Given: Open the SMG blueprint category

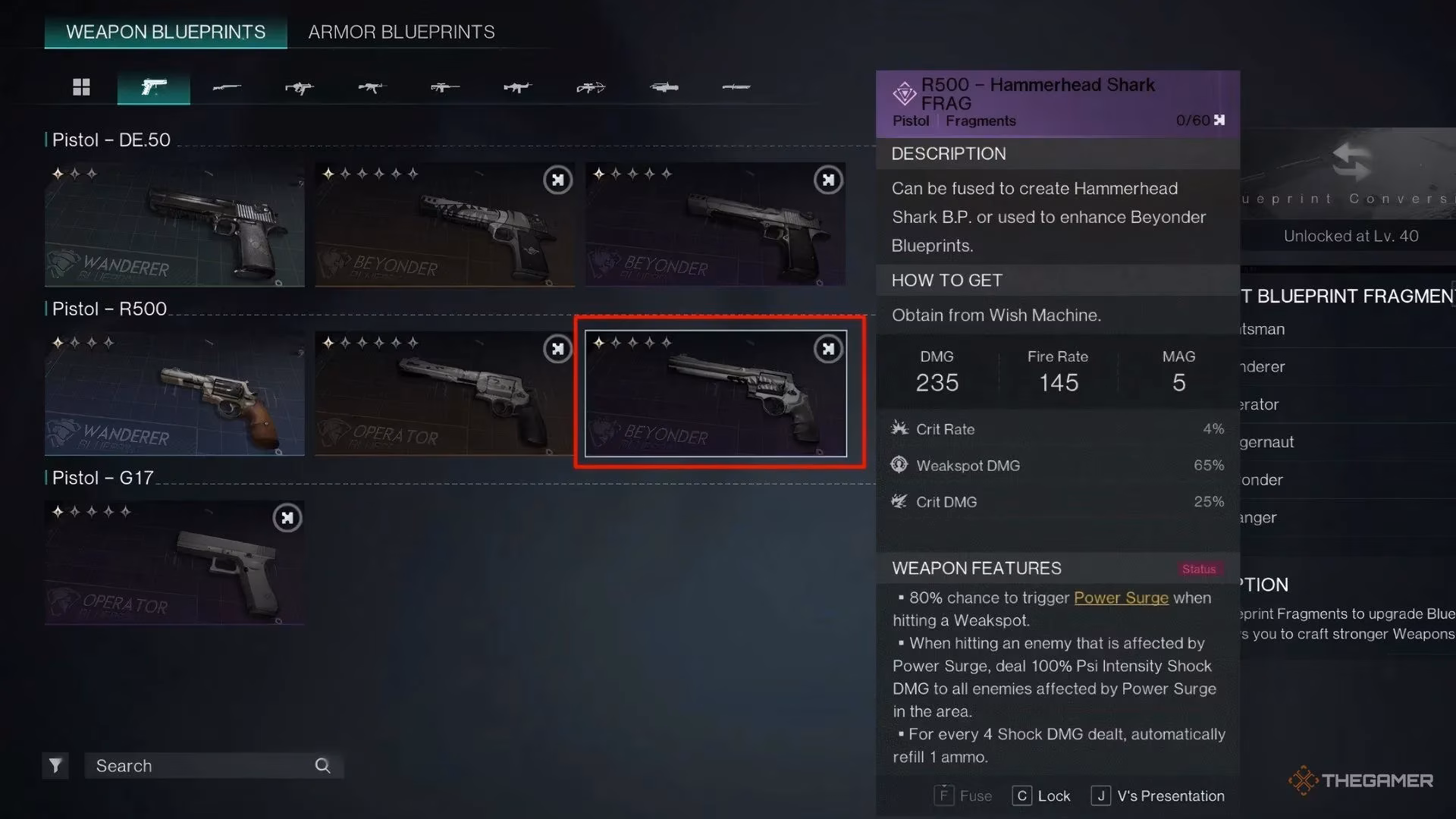Looking at the screenshot, I should (300, 87).
